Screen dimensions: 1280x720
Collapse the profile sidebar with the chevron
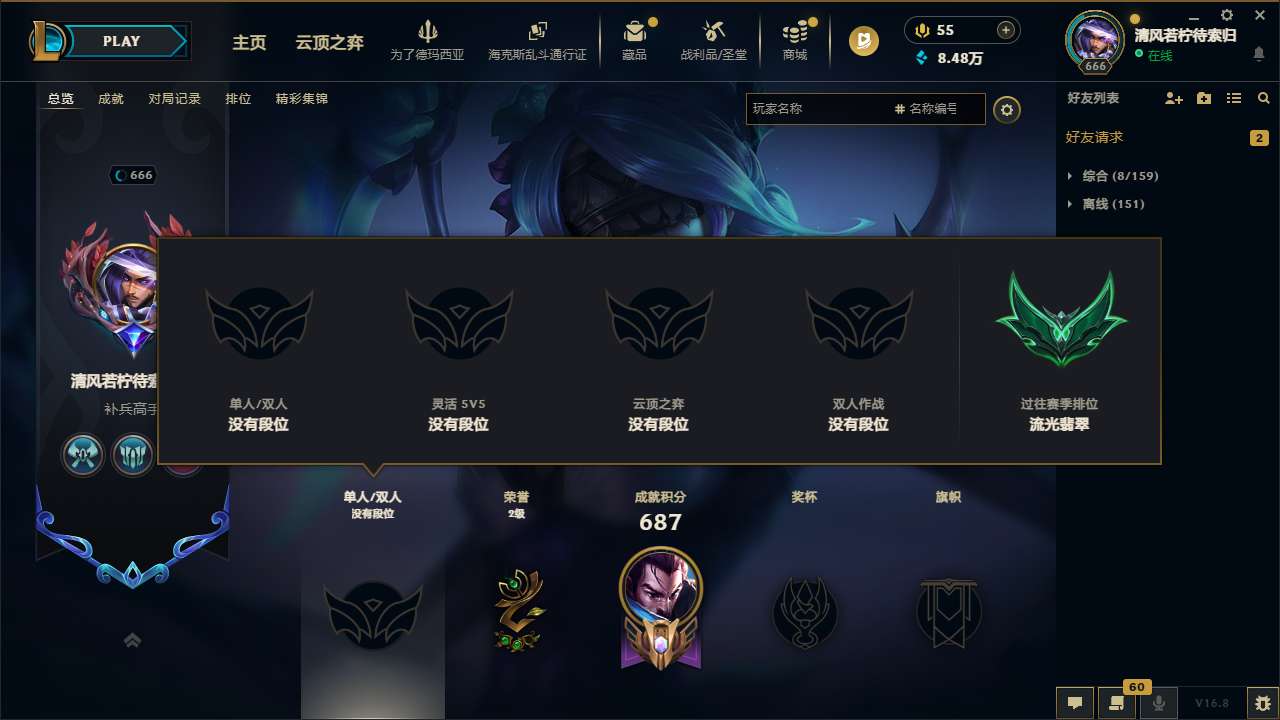point(132,639)
